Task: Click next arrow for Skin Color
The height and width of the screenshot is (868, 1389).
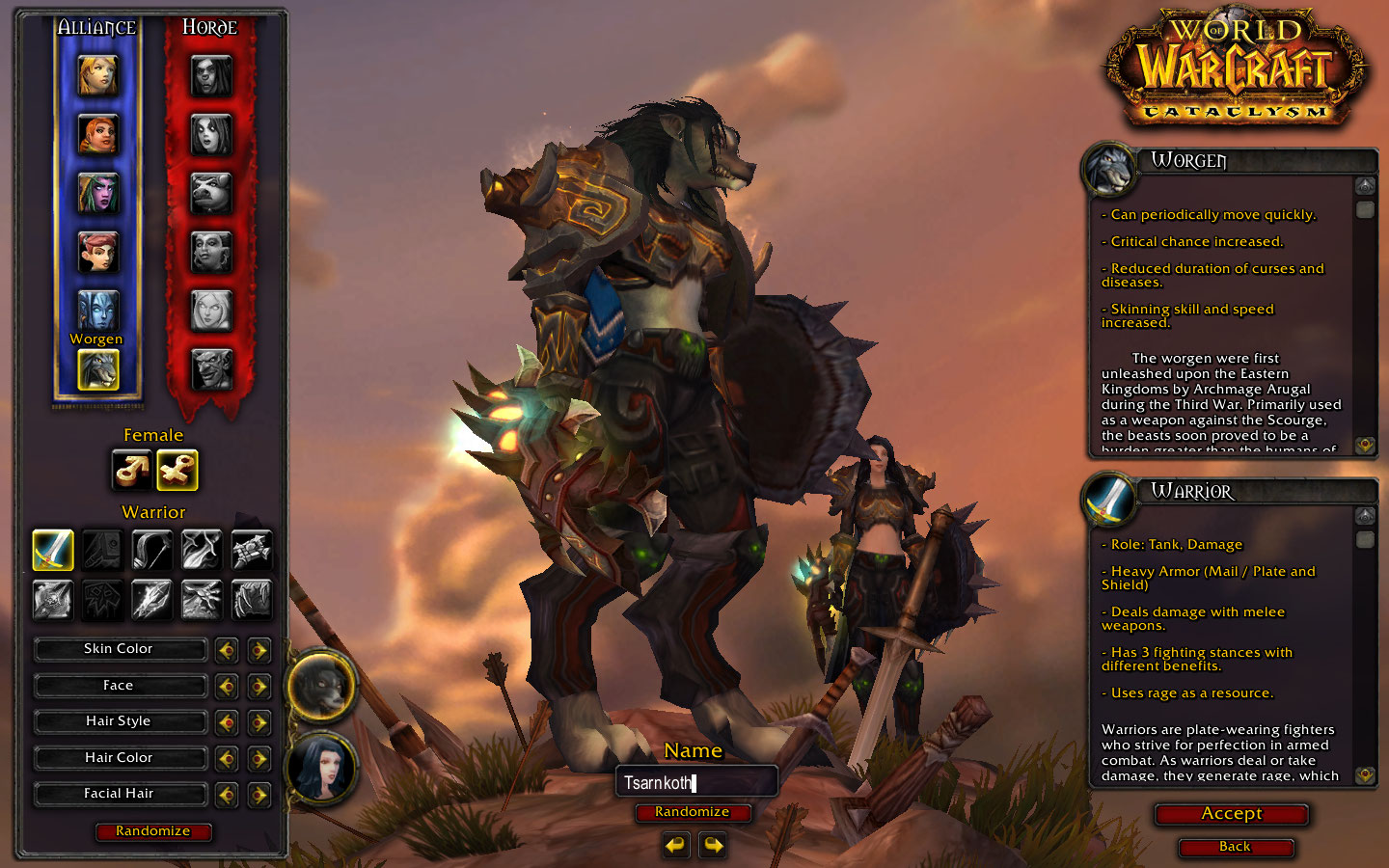Action: tap(259, 650)
